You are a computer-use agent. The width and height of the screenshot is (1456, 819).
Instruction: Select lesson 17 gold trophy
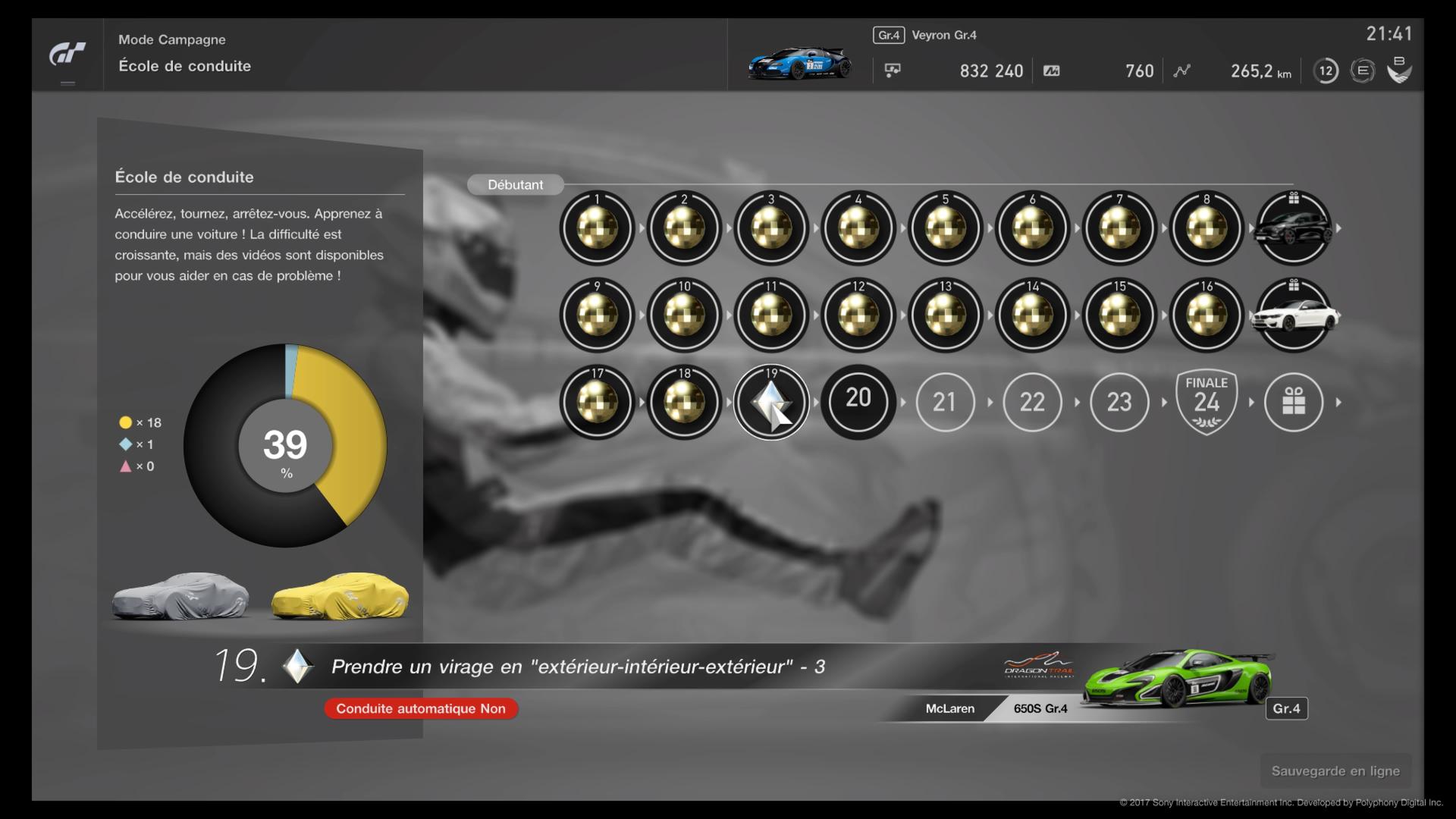(597, 402)
